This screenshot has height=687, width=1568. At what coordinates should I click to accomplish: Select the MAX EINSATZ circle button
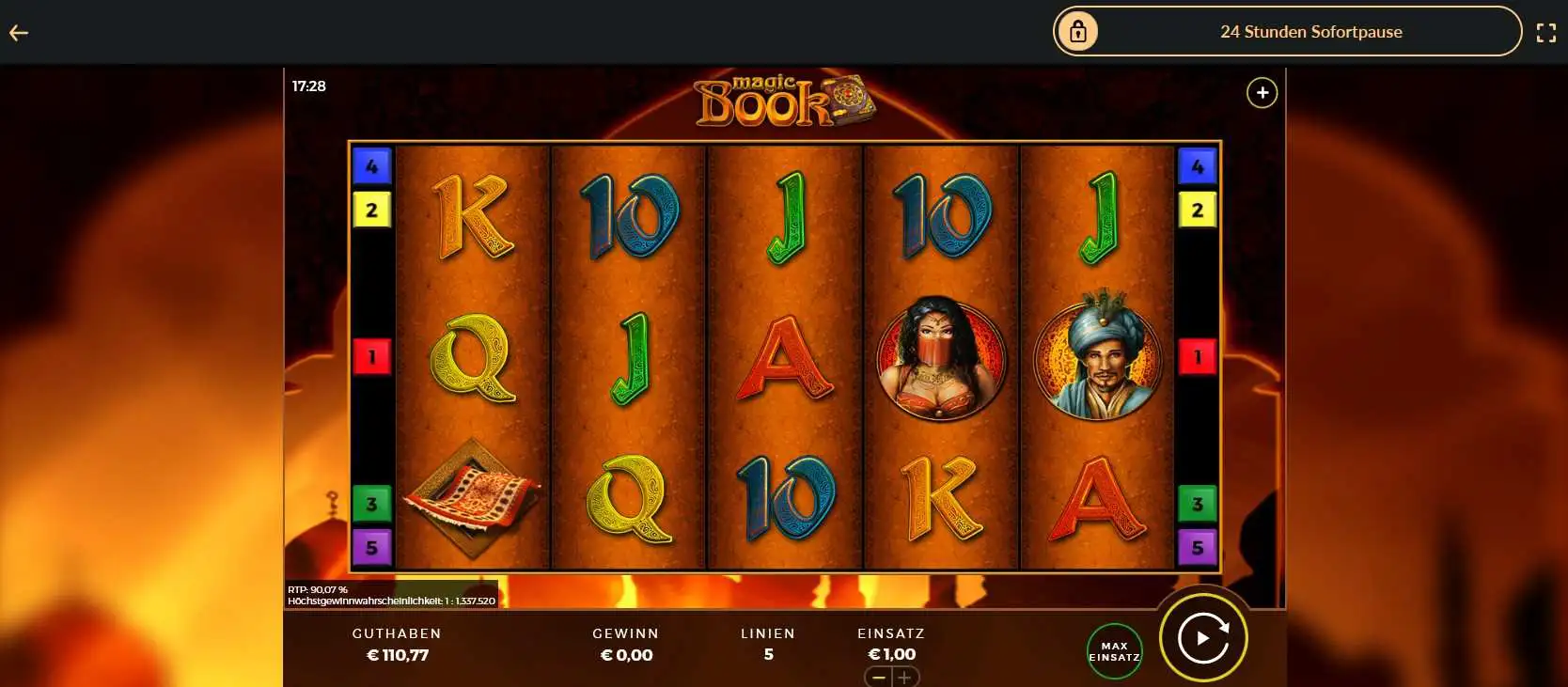pyautogui.click(x=1114, y=648)
